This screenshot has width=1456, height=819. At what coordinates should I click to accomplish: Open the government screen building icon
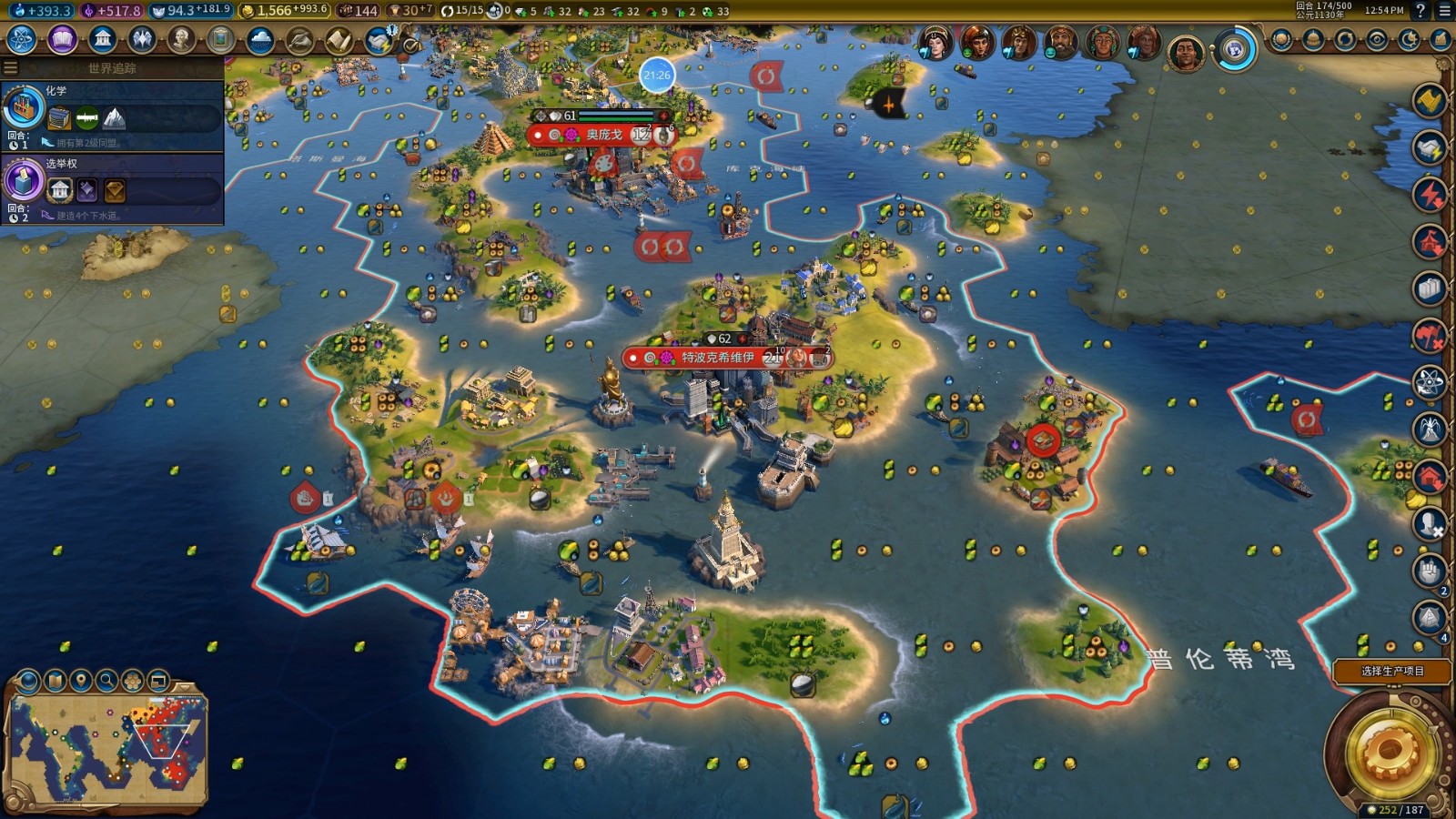(102, 40)
